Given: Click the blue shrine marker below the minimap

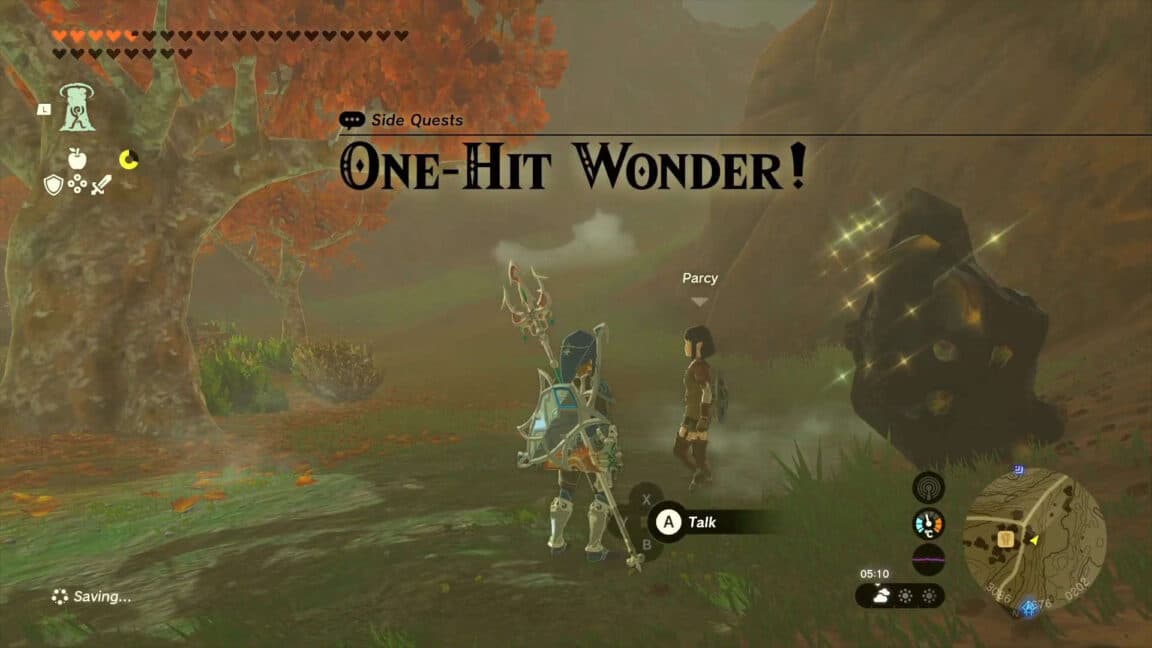Looking at the screenshot, I should tap(1029, 607).
